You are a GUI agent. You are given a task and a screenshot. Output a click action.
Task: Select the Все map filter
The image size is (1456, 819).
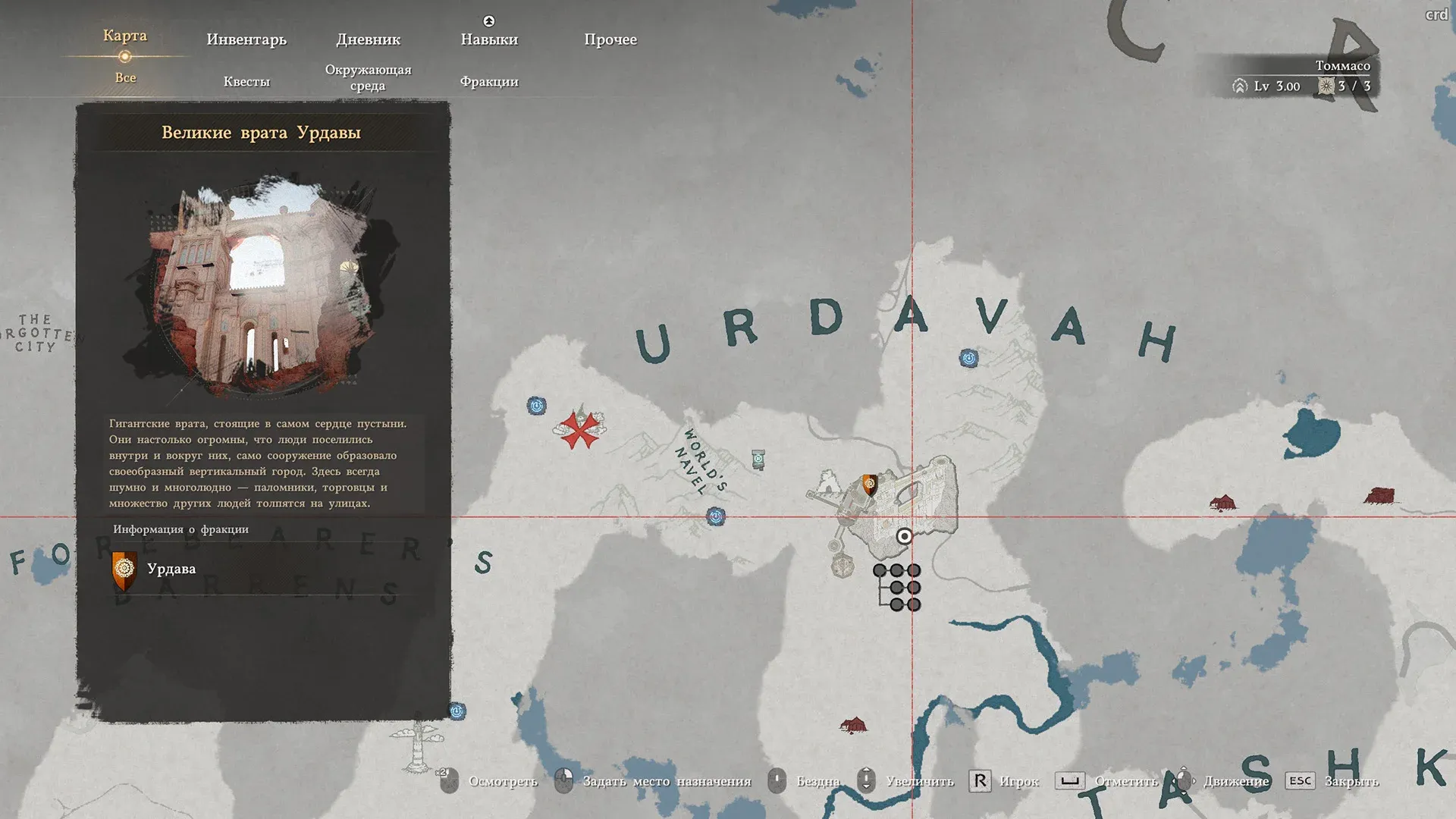pyautogui.click(x=125, y=77)
